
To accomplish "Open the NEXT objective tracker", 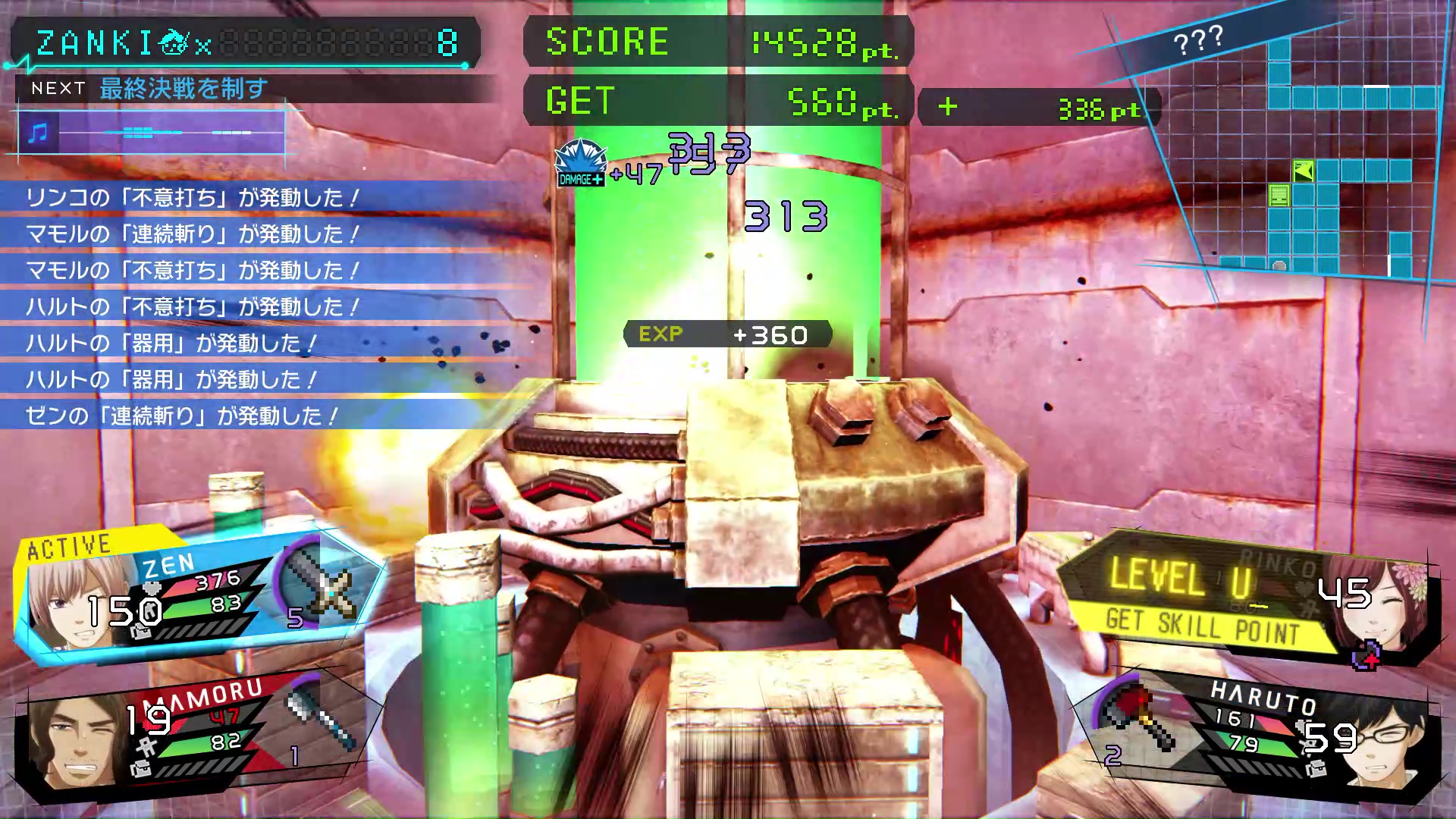I will [x=182, y=89].
